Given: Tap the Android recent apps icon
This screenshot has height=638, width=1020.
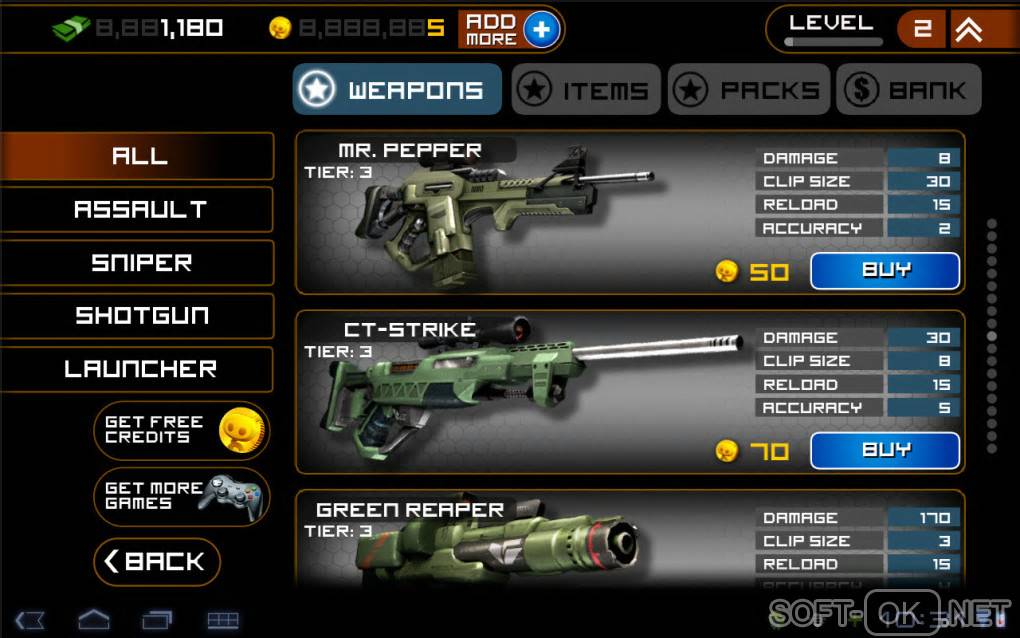Looking at the screenshot, I should [157, 620].
